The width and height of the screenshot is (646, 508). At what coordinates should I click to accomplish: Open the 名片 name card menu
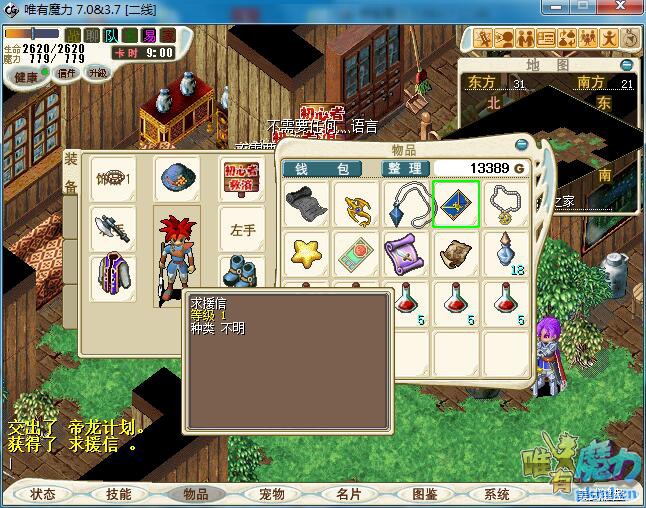coord(347,494)
